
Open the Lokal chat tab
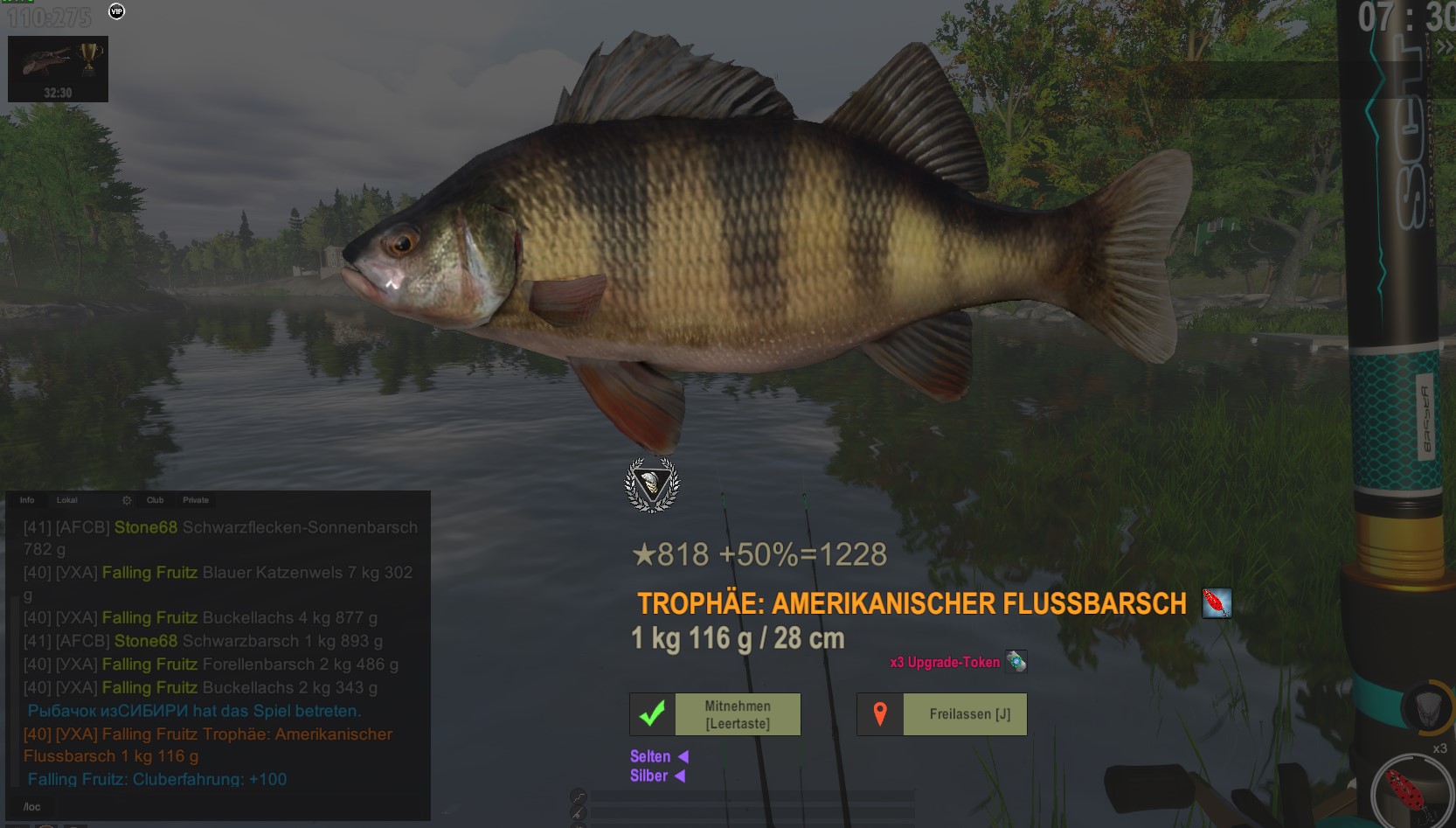tap(67, 500)
